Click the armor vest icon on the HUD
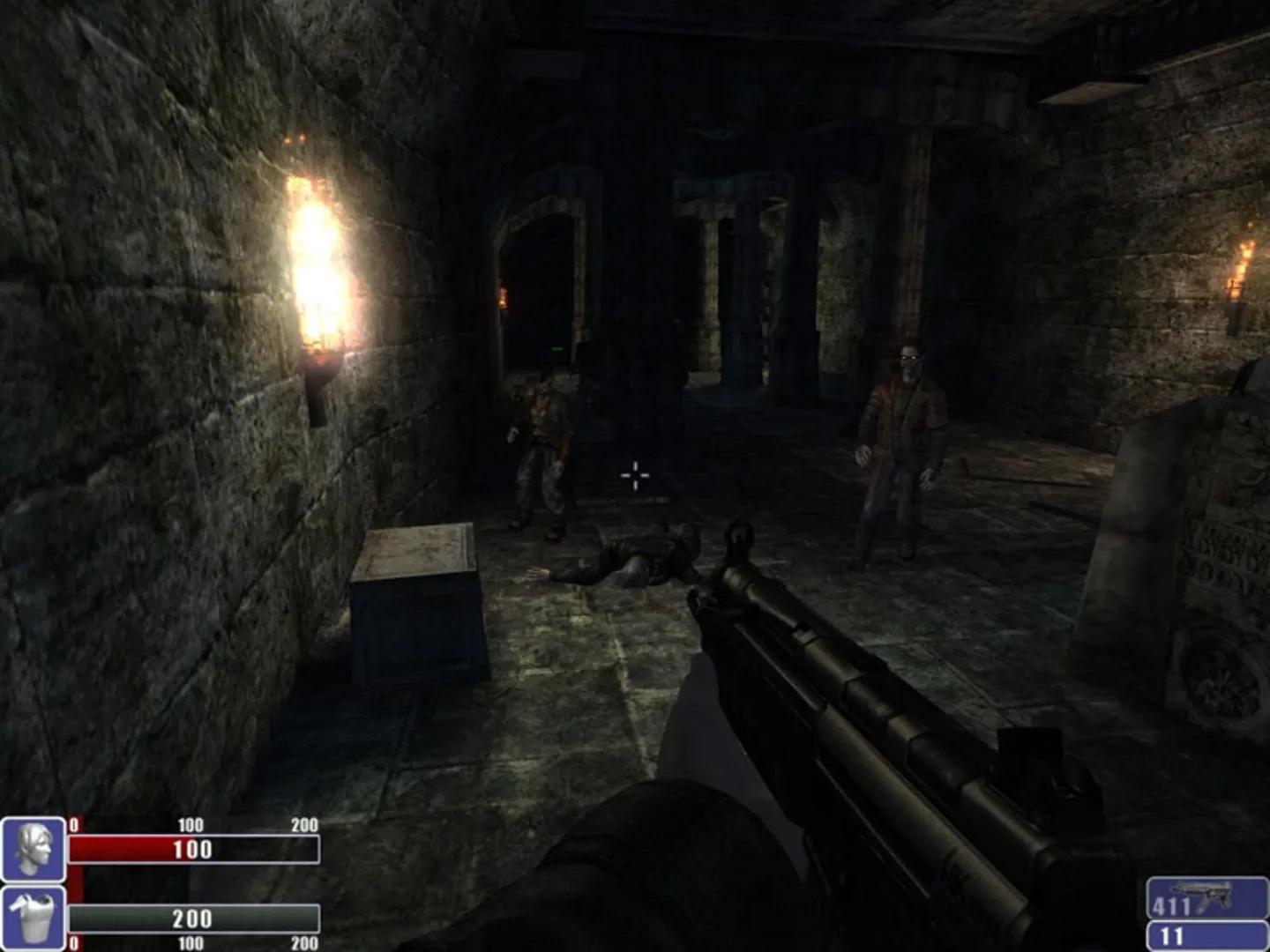 pos(33,917)
